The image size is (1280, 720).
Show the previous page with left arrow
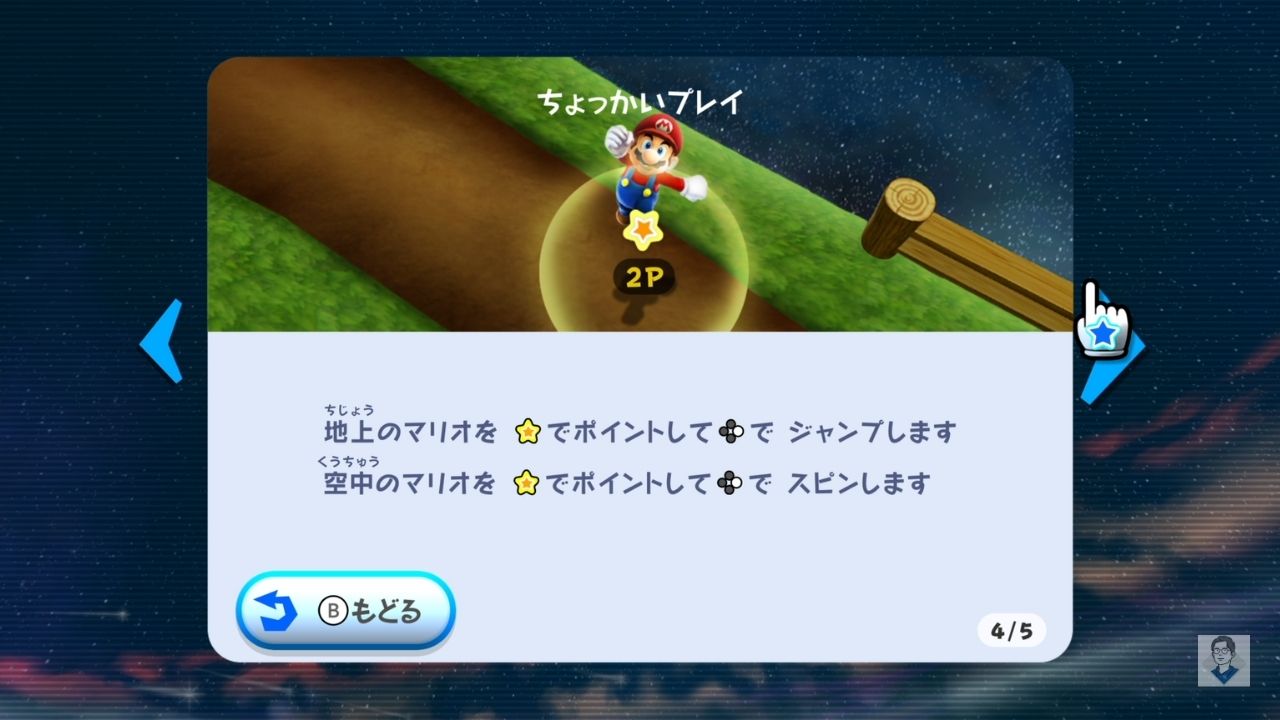point(163,341)
